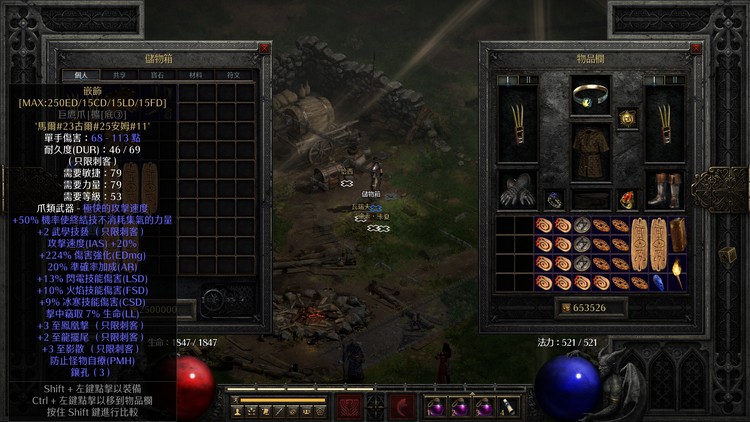Select the 符文 runes stash tab
The height and width of the screenshot is (422, 750).
point(232,74)
